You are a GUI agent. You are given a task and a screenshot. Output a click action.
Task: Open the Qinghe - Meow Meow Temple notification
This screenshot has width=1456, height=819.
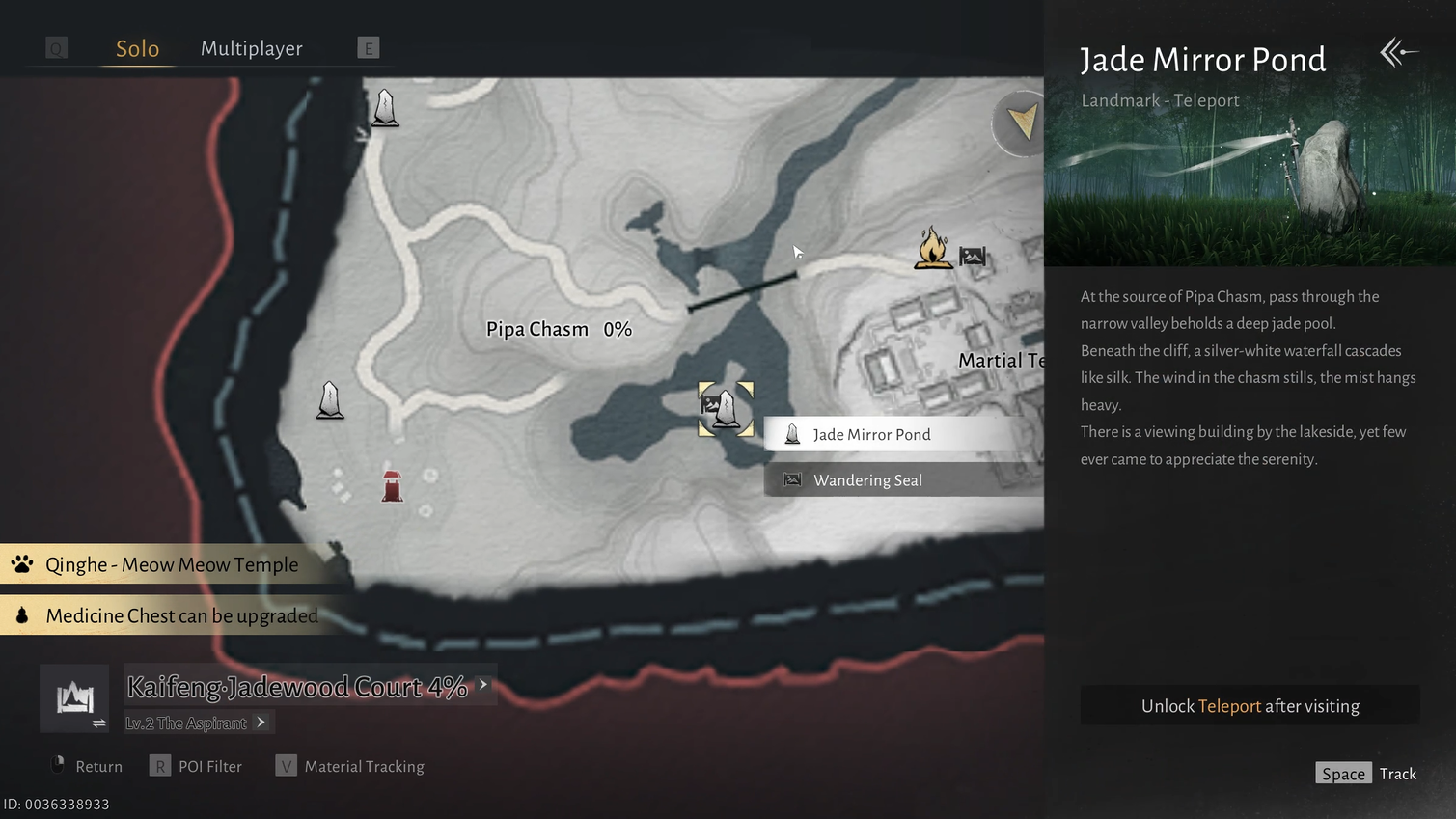click(172, 565)
